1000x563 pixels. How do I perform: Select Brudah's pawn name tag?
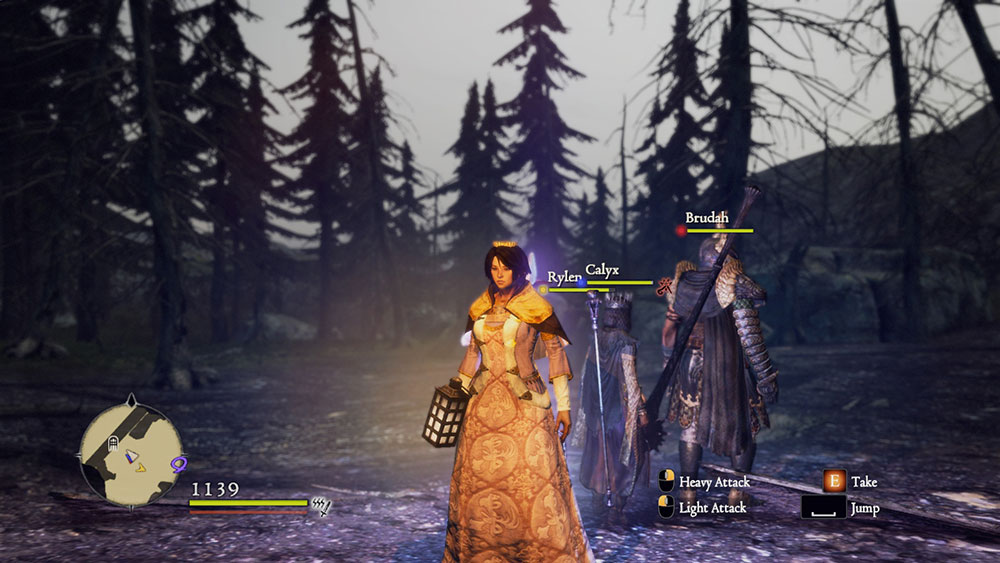[x=706, y=218]
